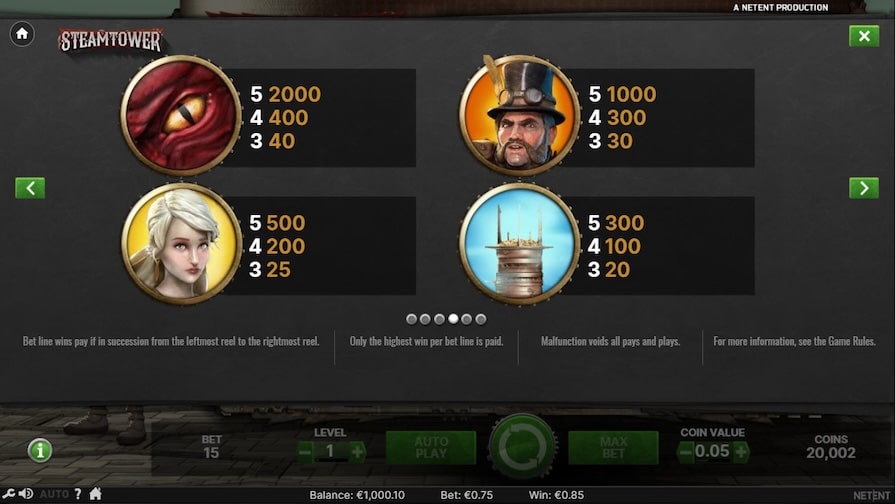Advance to the next paytable page

click(x=863, y=187)
